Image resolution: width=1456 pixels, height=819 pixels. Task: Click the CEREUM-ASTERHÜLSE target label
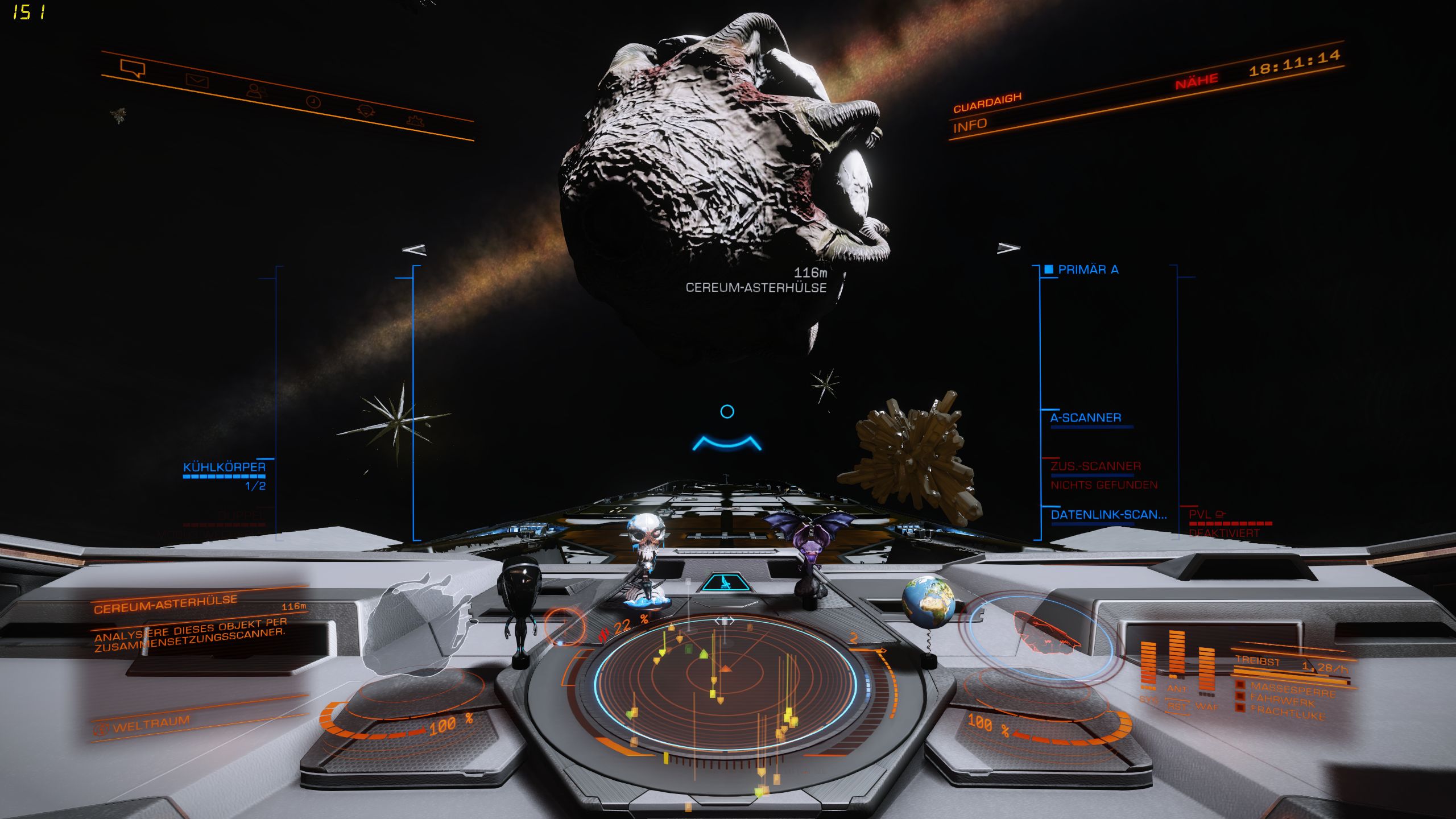click(755, 288)
